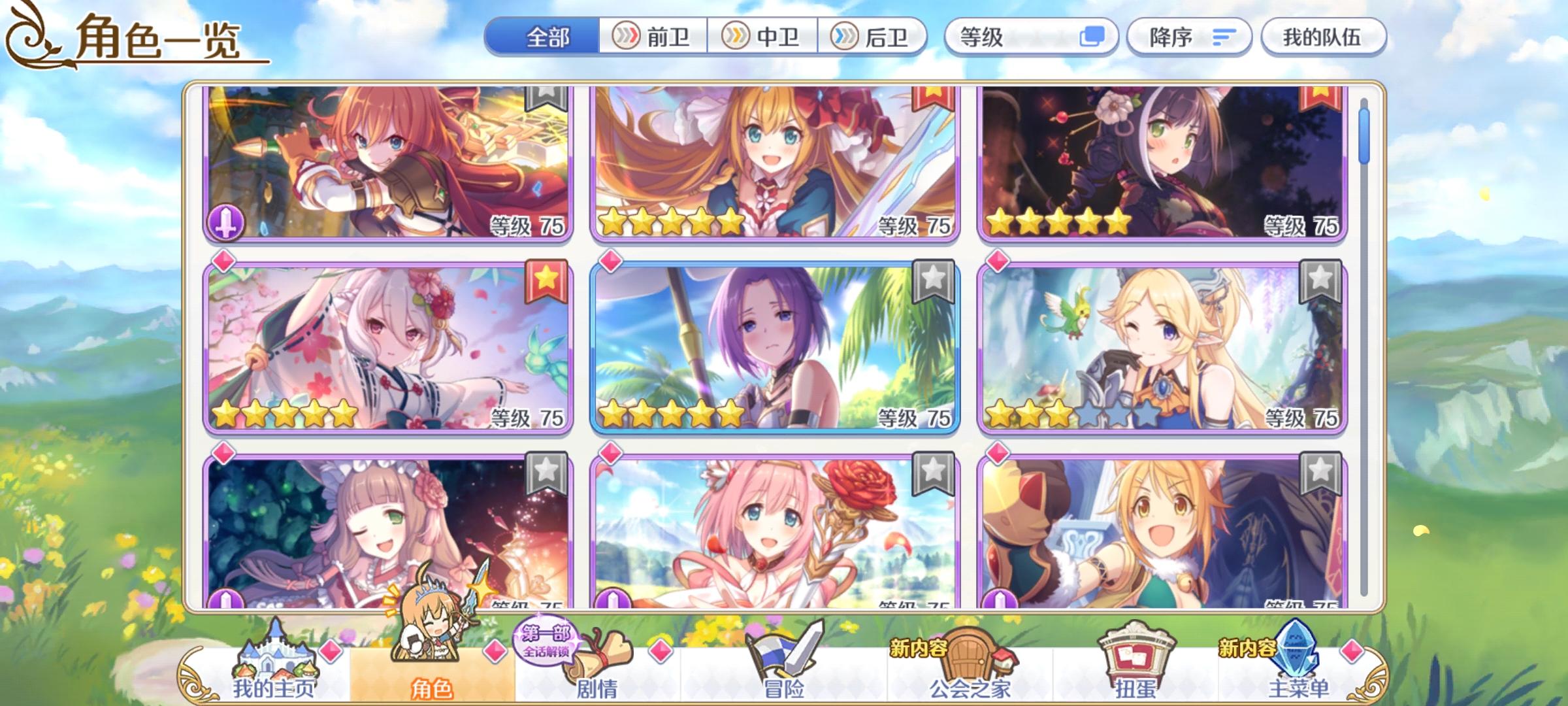Switch to the 中卫 midguard tab
Image resolution: width=1568 pixels, height=706 pixels.
763,37
